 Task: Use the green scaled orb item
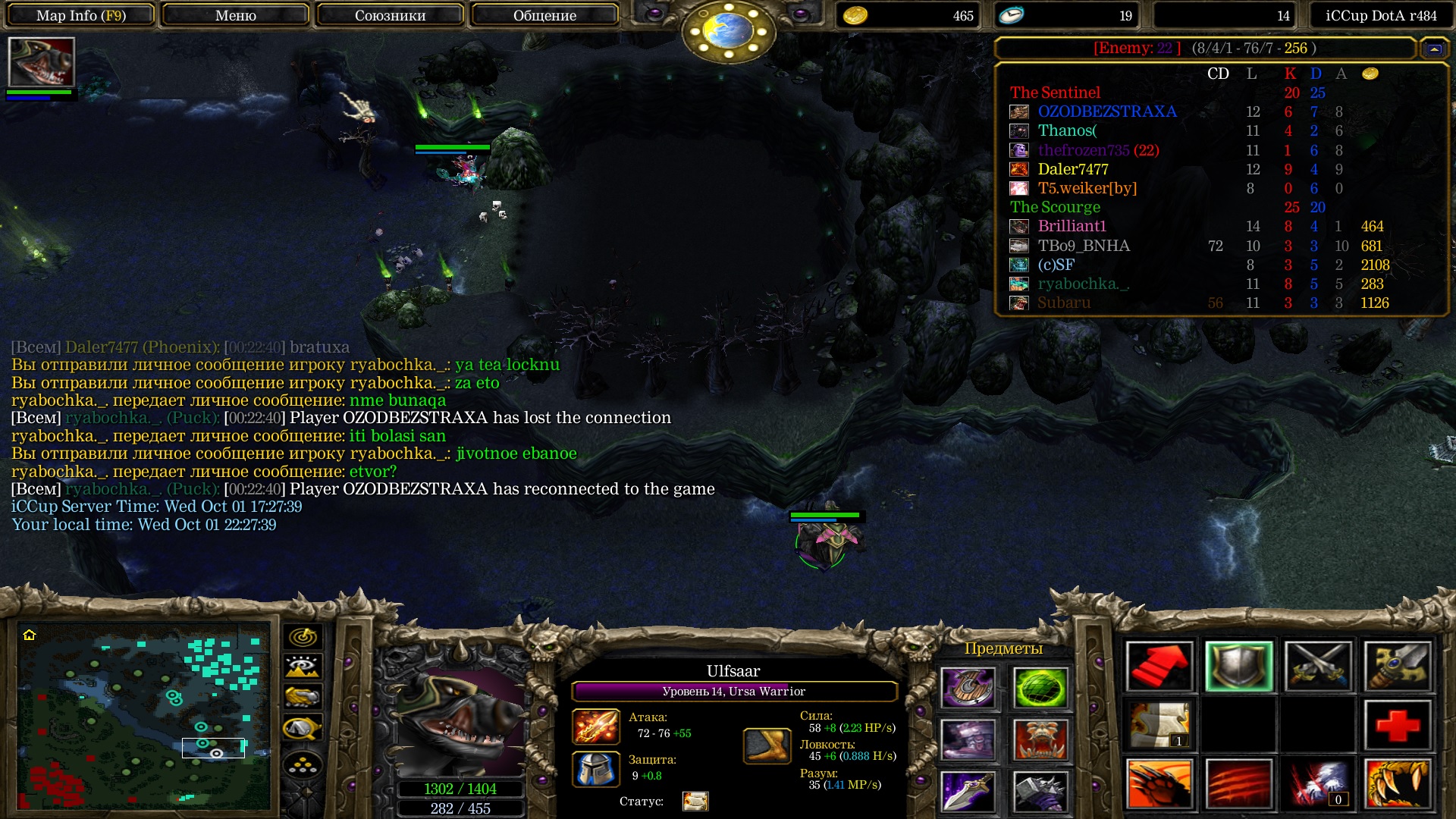coord(1040,687)
